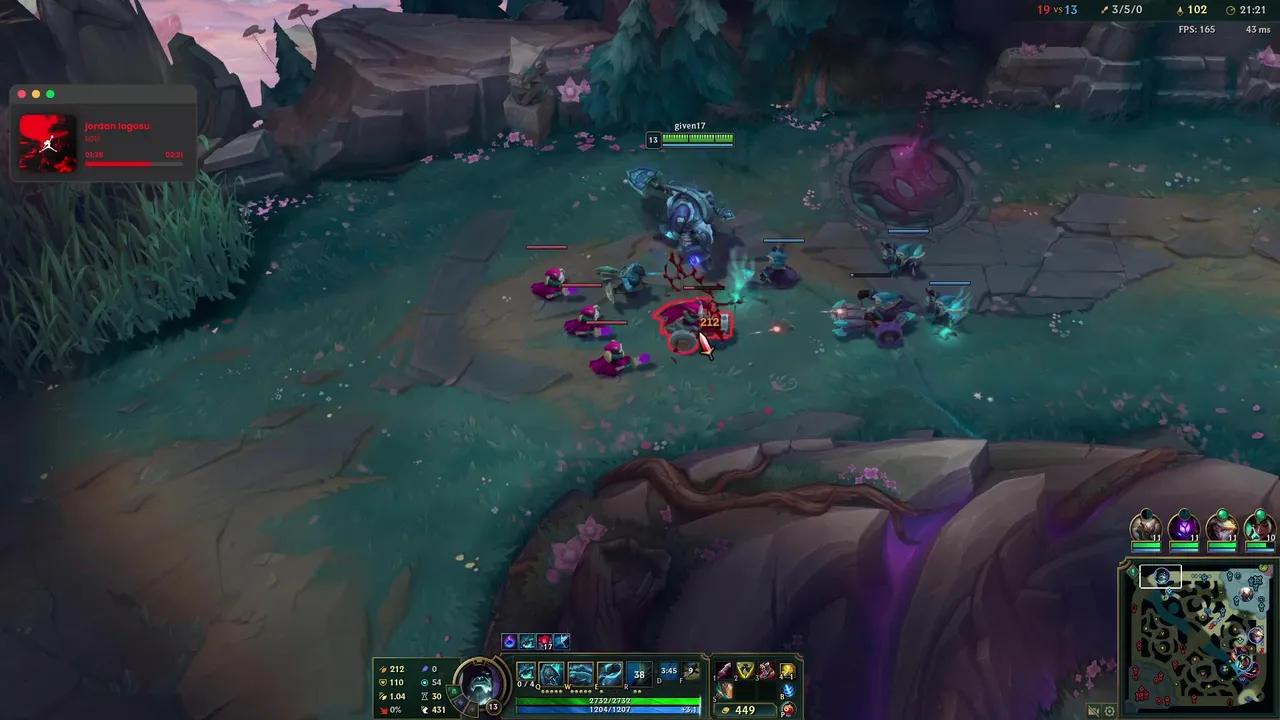Activate the golden item in slot 2

744,671
